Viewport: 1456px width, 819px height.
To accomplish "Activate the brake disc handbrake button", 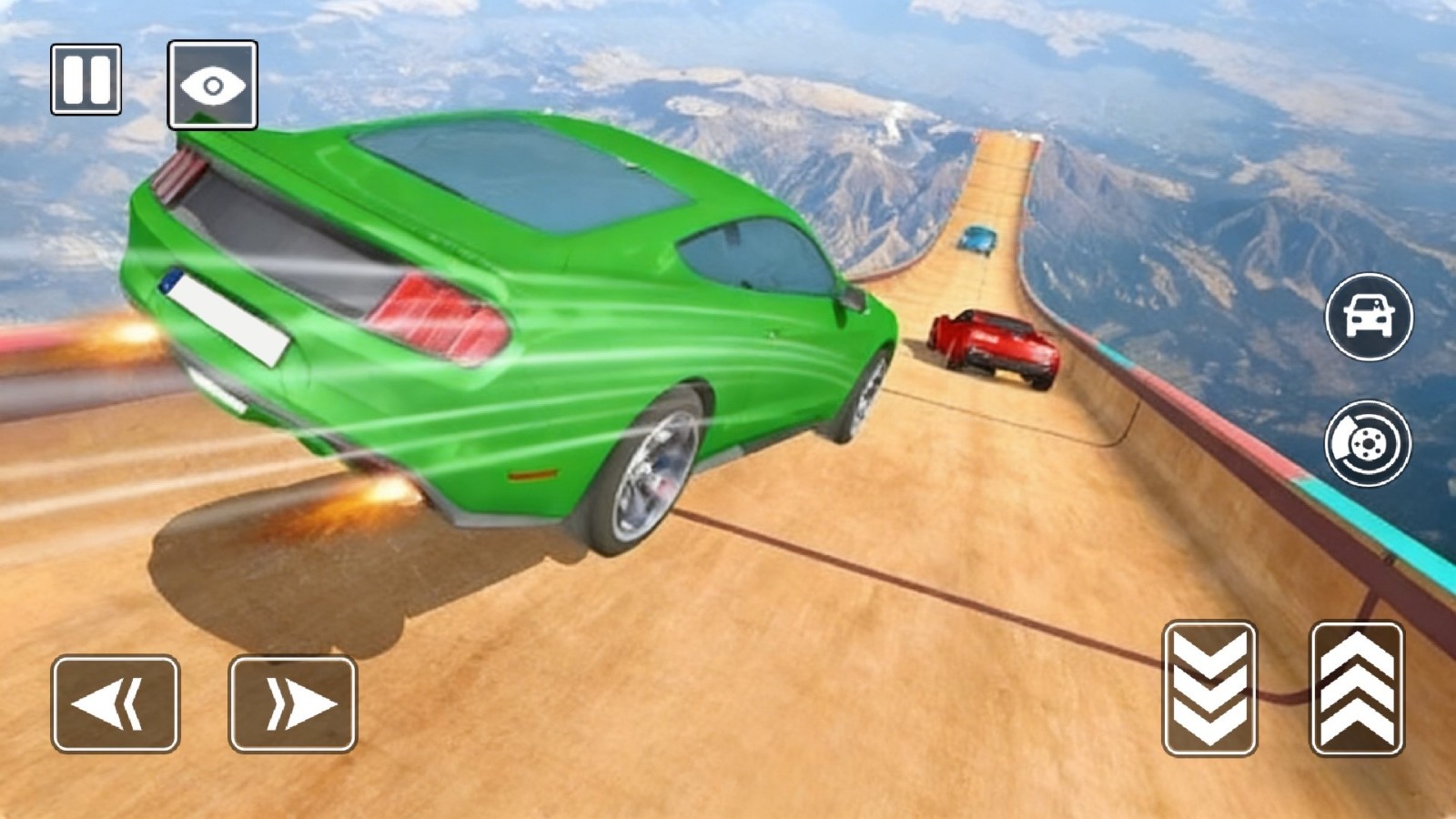I will [x=1368, y=443].
